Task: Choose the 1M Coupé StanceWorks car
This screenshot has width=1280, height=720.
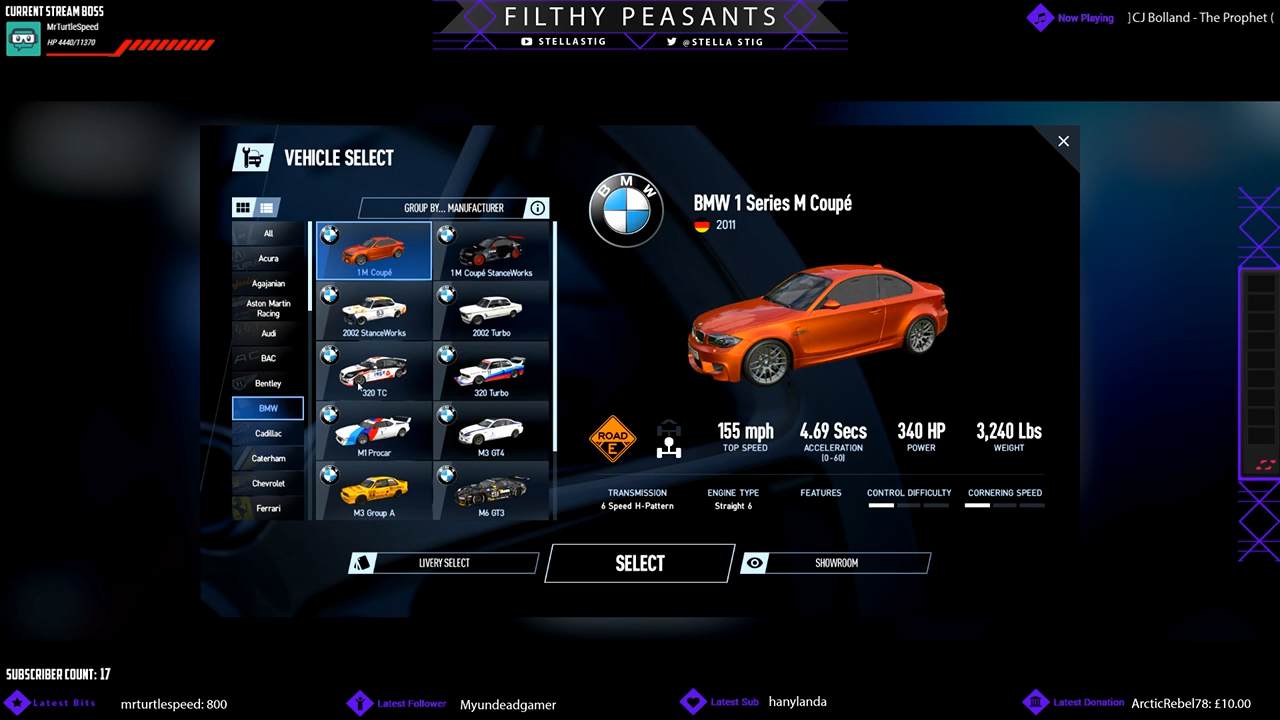Action: 491,252
